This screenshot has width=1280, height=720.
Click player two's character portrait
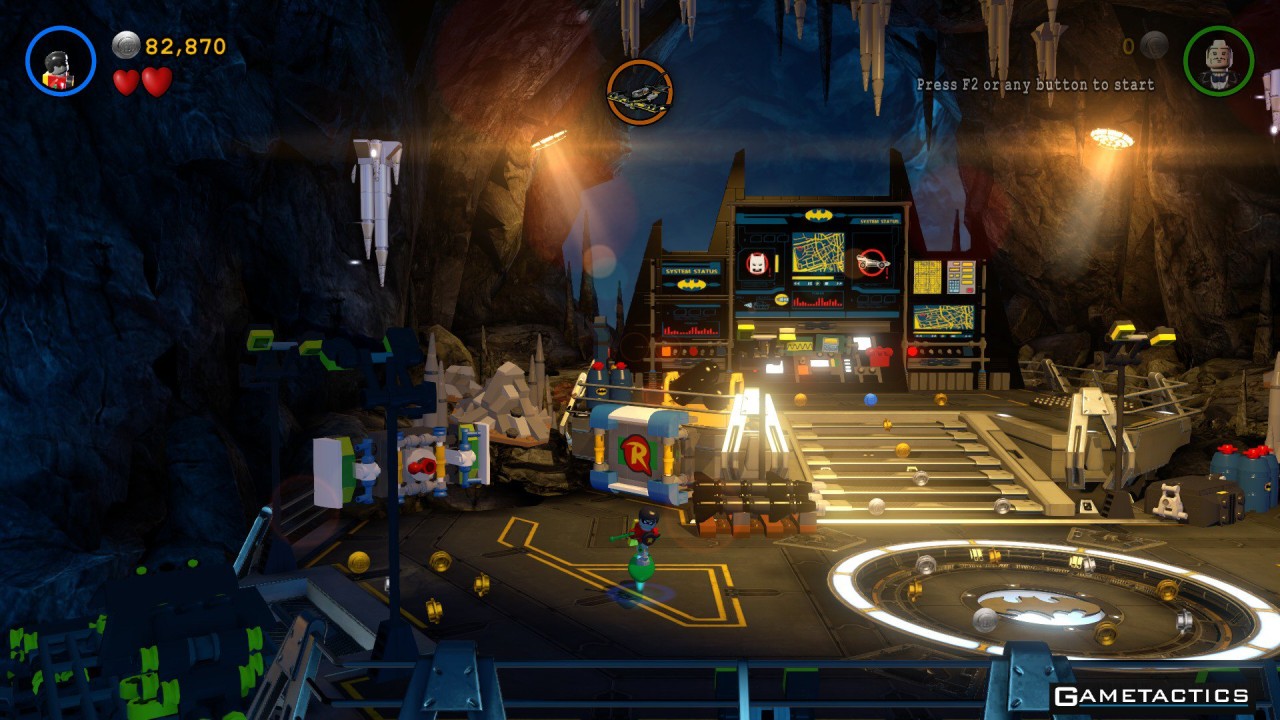(1218, 61)
